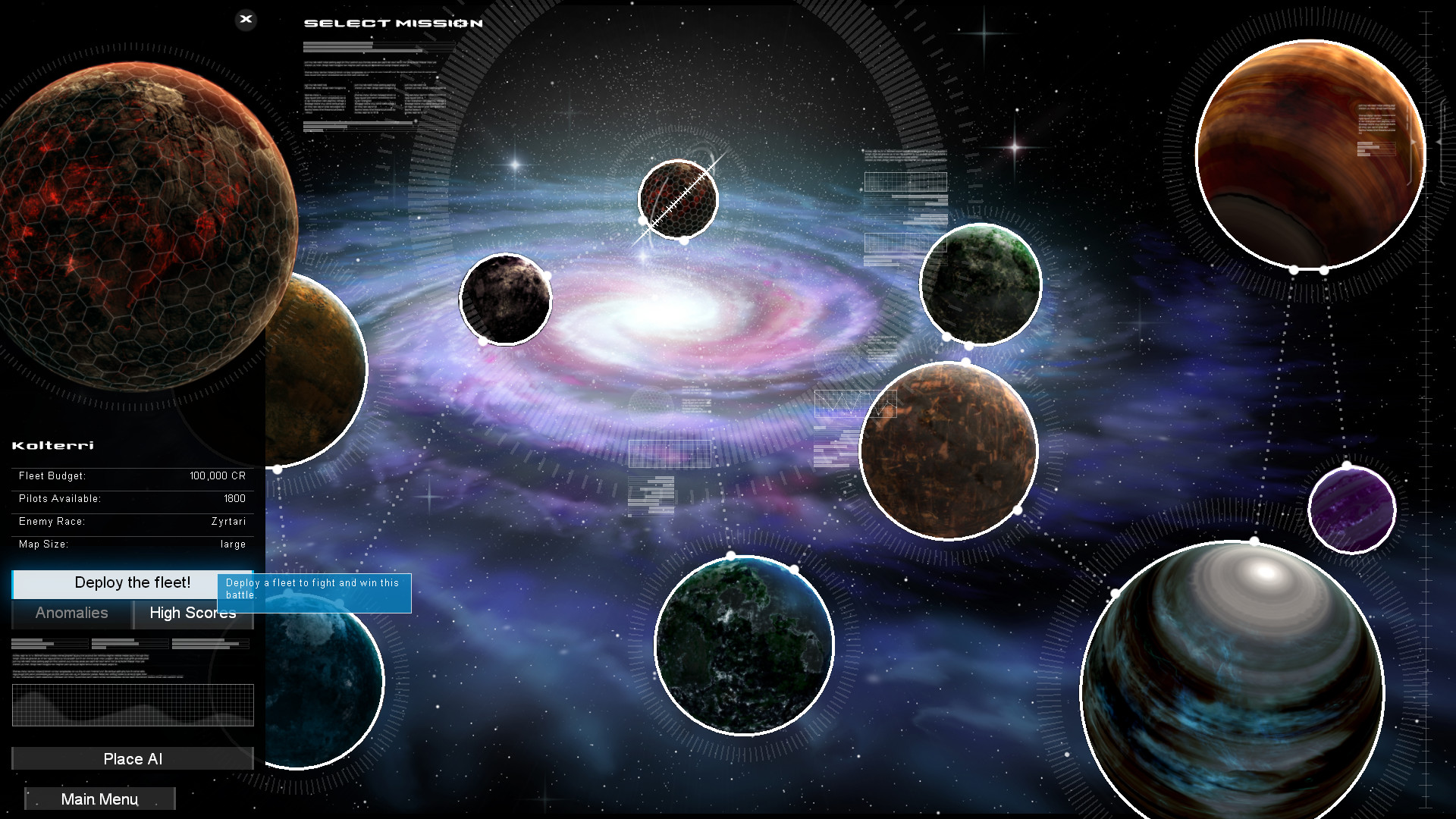Close the mission select screen
This screenshot has height=819, width=1456.
[246, 20]
